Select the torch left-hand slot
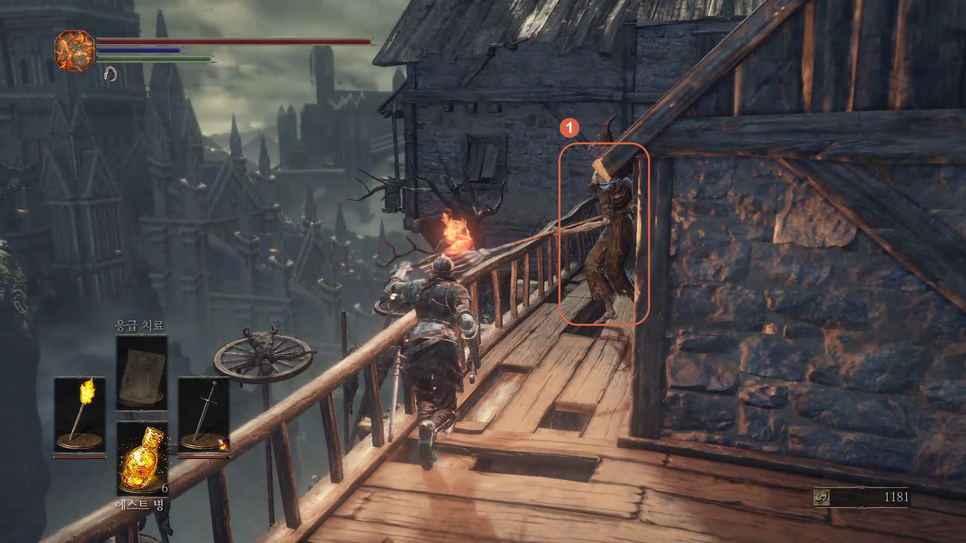The image size is (966, 543). click(79, 414)
